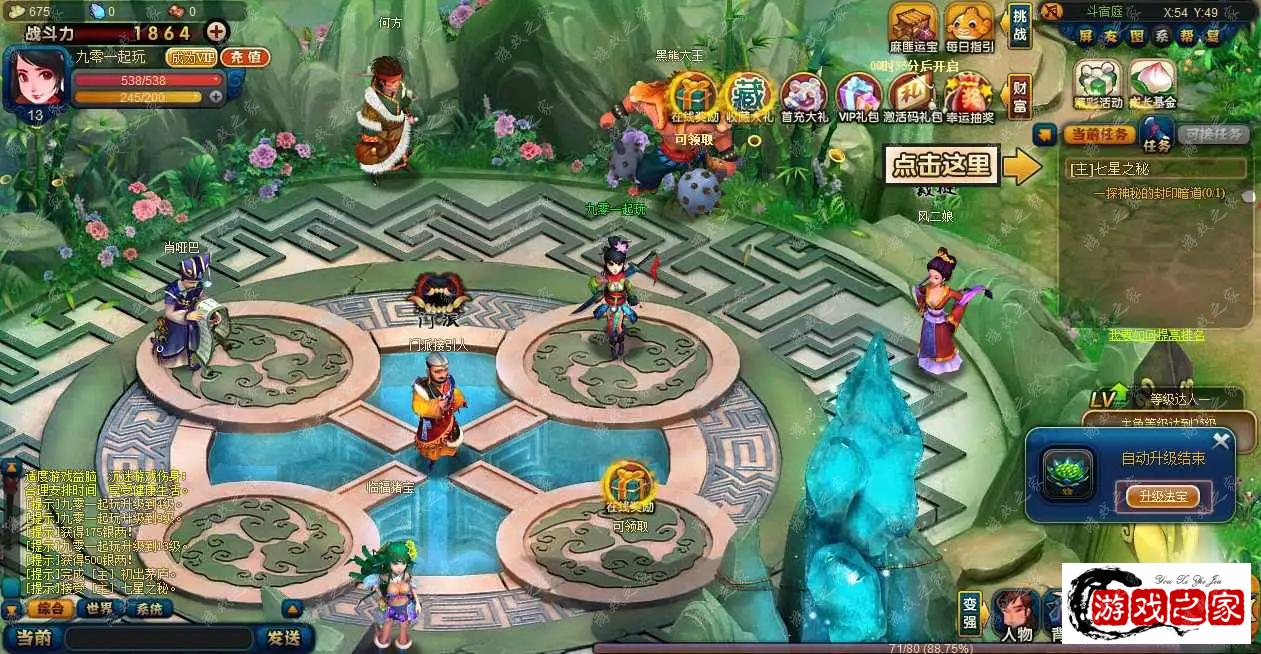Open the 成为VIP button

(191, 58)
